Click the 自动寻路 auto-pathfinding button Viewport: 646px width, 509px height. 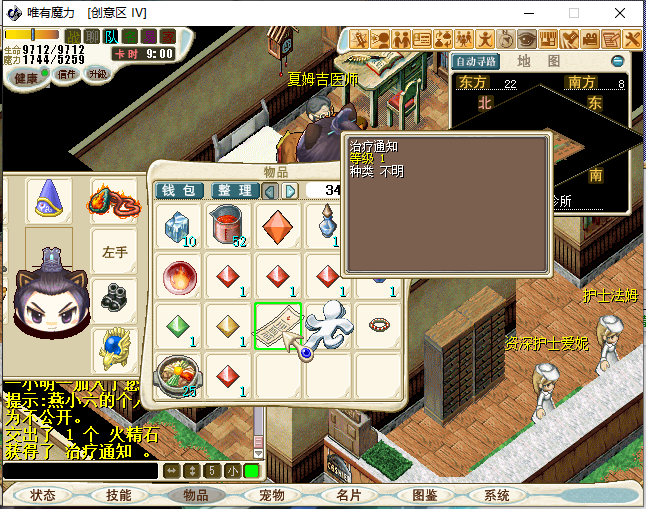[477, 61]
